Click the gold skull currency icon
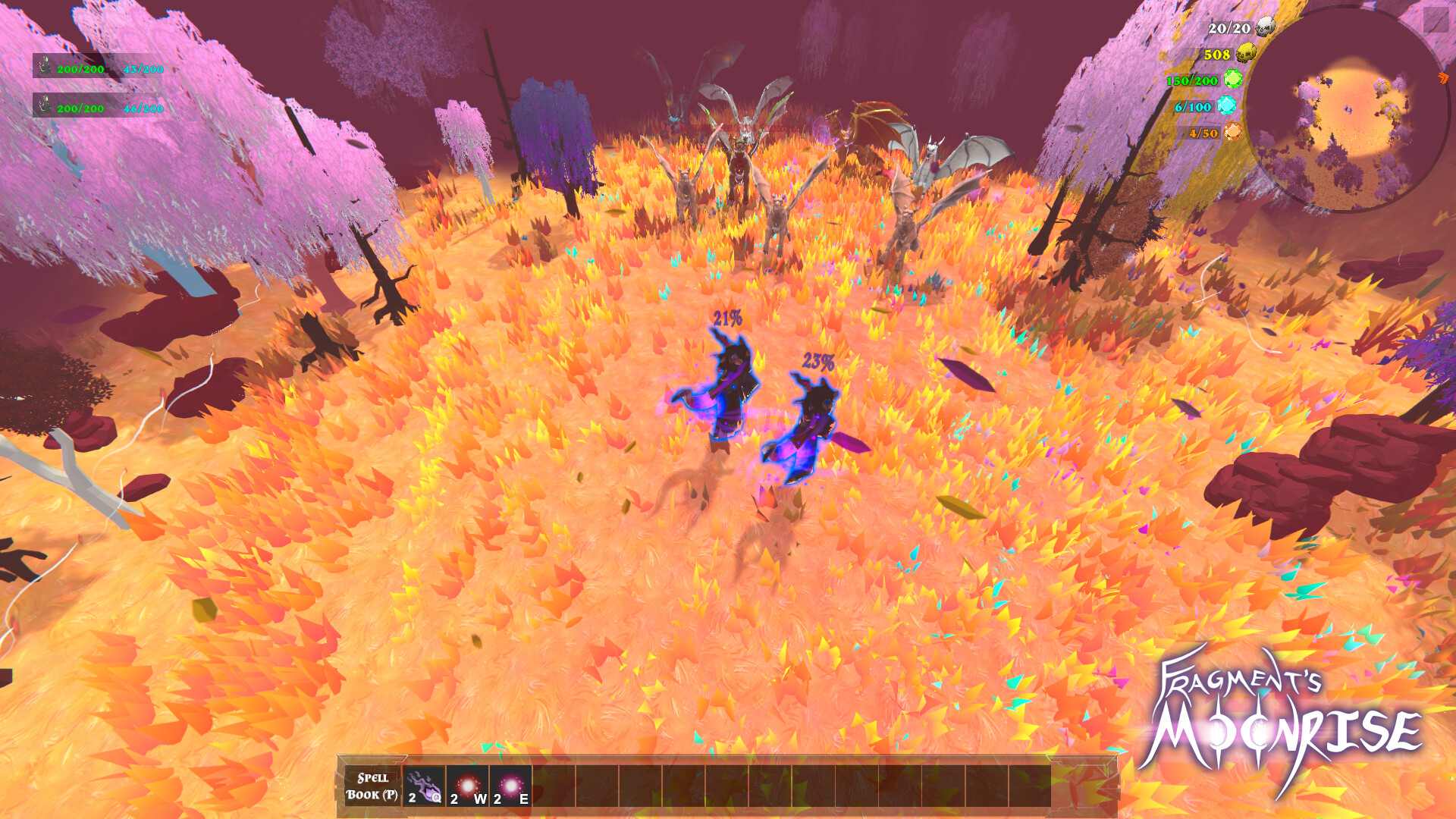1456x819 pixels. point(1246,54)
